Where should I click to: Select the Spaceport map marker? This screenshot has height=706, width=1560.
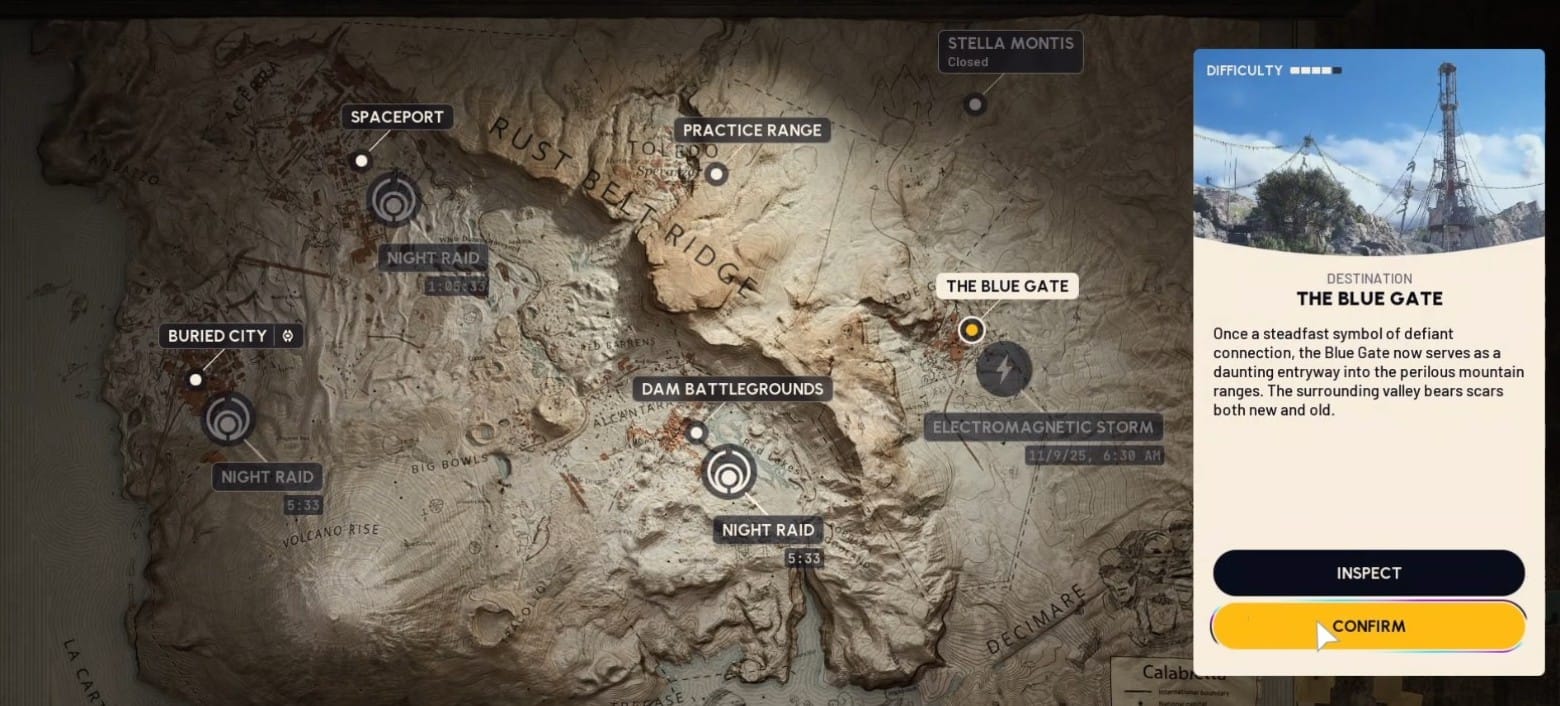click(361, 160)
